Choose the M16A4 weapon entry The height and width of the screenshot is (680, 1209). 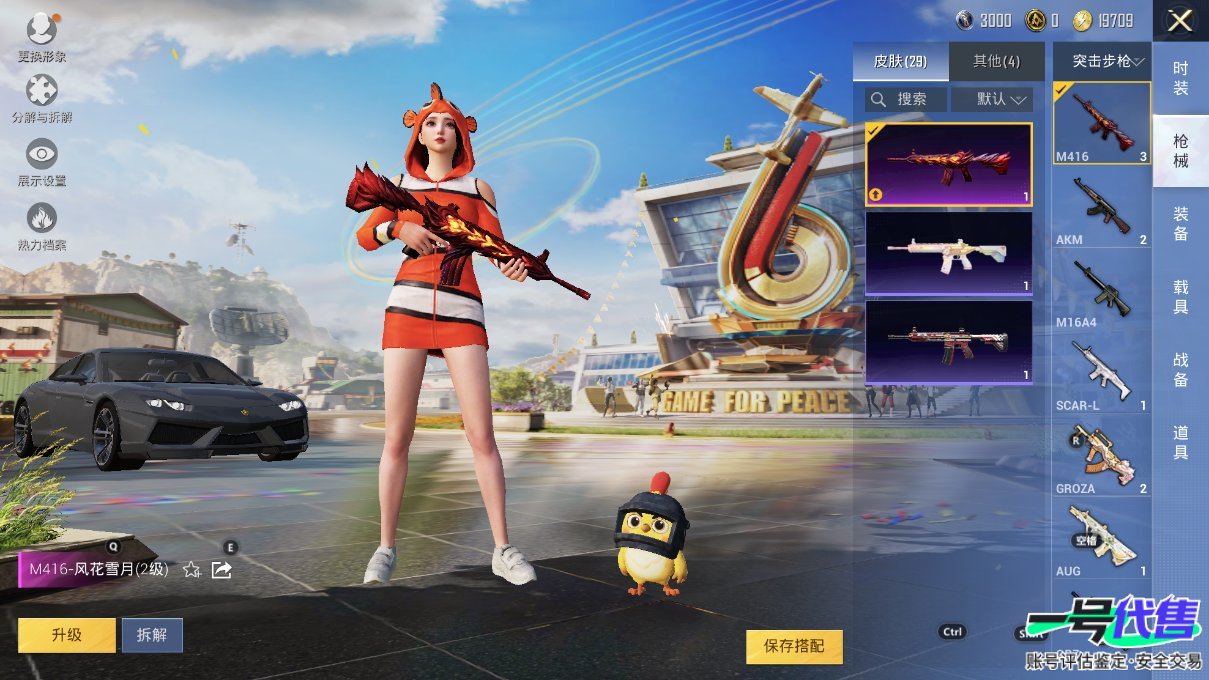click(1101, 290)
